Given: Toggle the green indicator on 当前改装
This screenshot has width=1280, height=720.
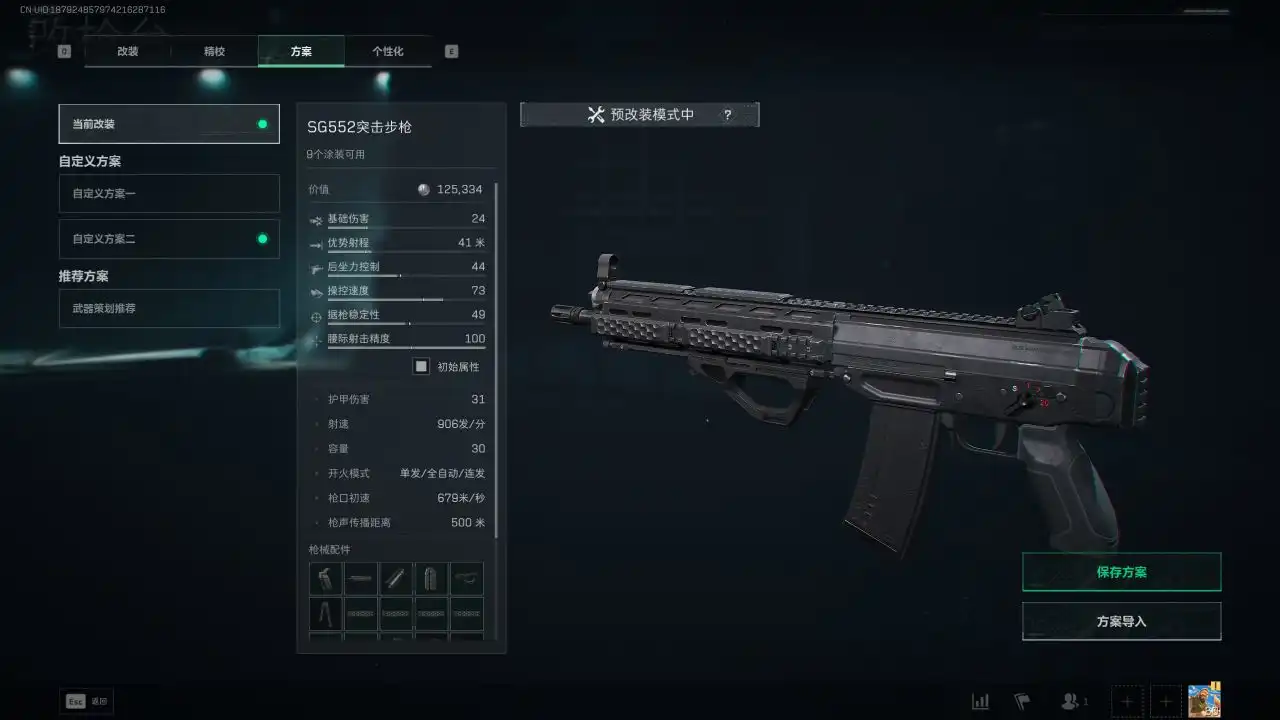Looking at the screenshot, I should coord(261,123).
